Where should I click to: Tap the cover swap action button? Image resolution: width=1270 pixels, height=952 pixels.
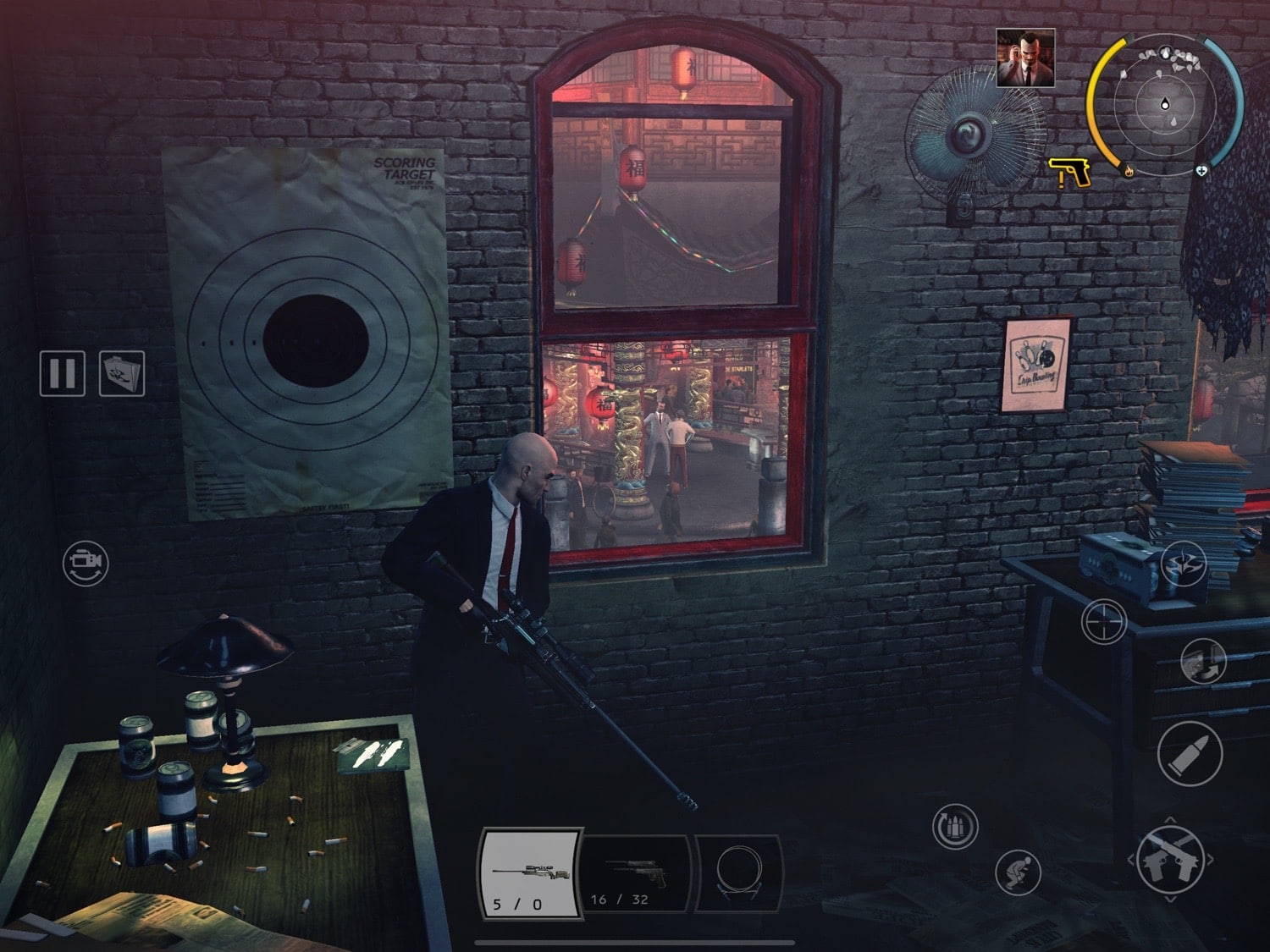1203,661
